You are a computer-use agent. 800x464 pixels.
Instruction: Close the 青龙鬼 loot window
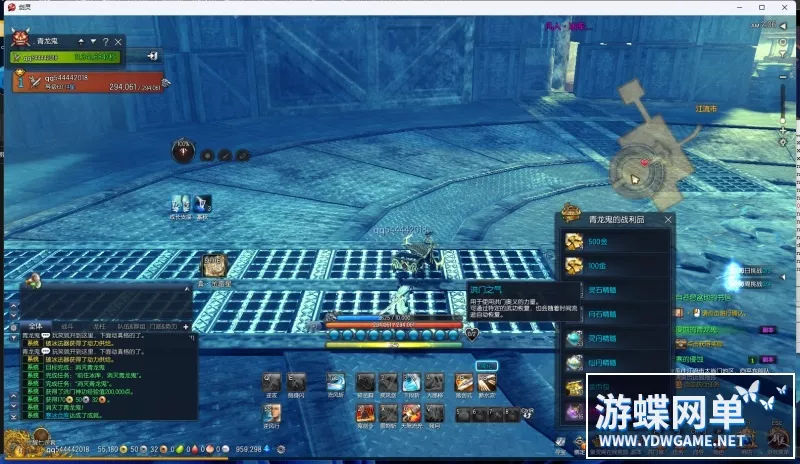pos(668,219)
